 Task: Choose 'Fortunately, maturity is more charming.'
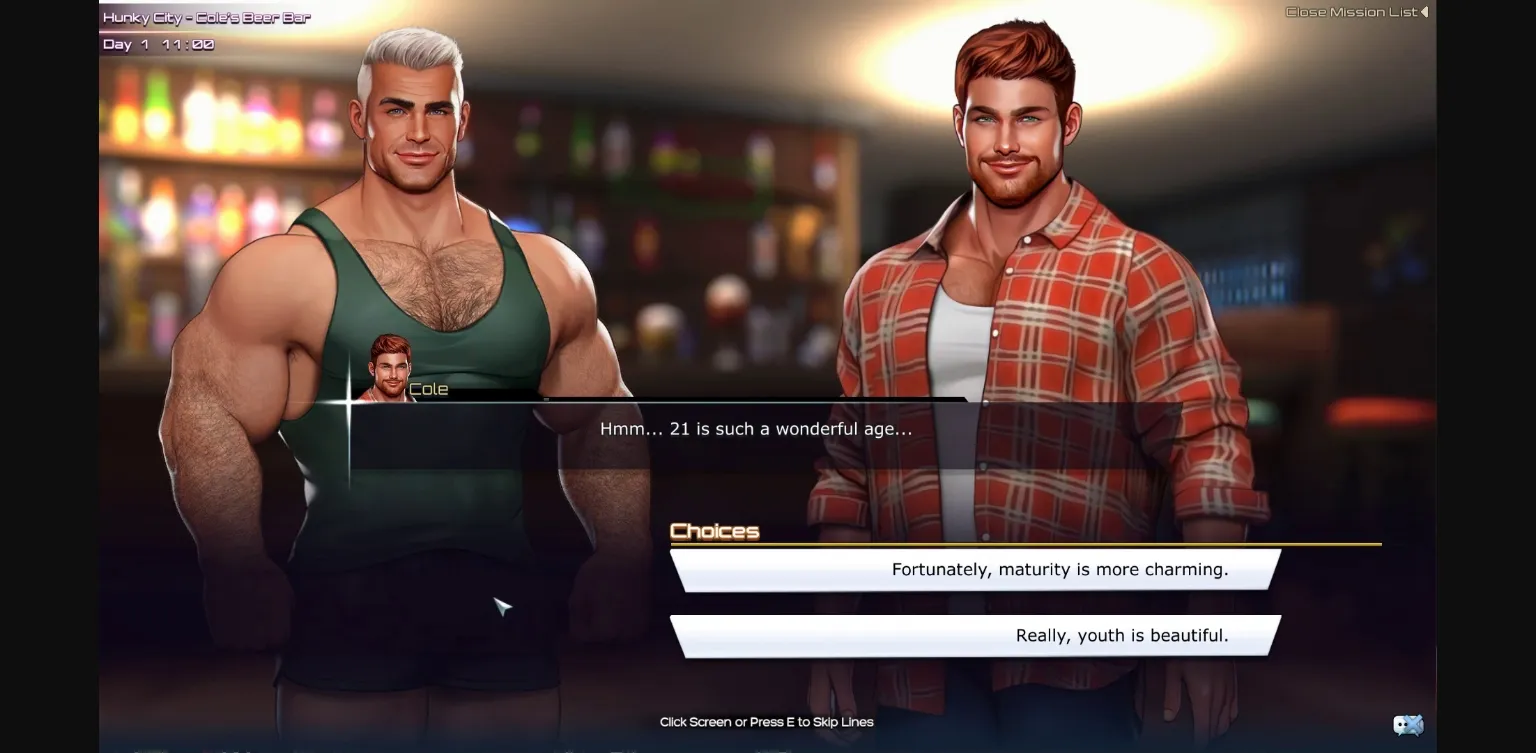[x=1060, y=569]
